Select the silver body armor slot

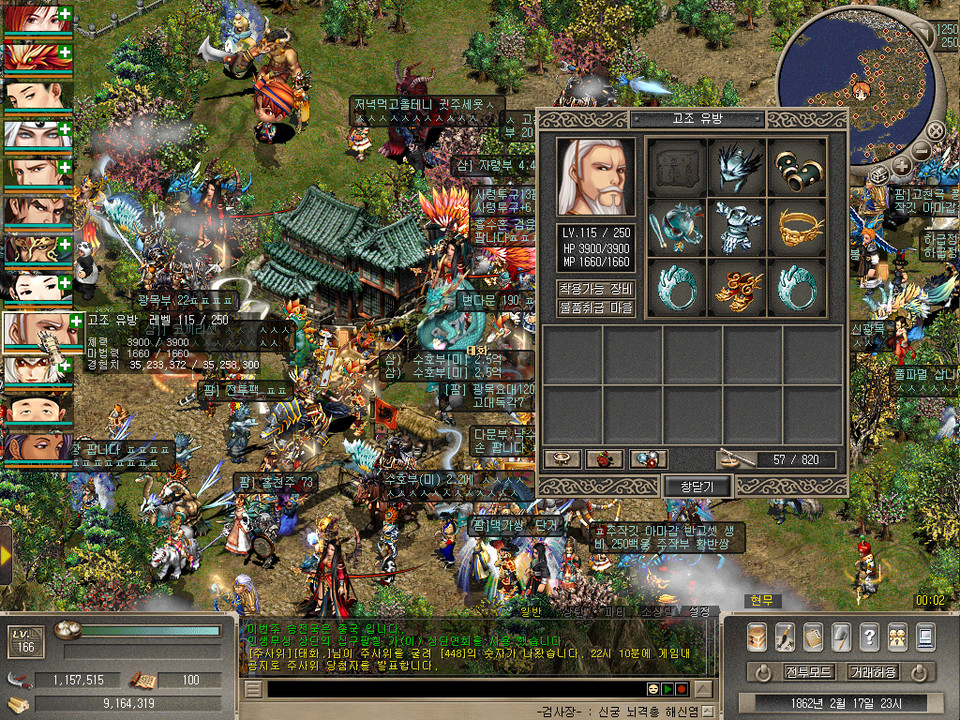(x=736, y=227)
